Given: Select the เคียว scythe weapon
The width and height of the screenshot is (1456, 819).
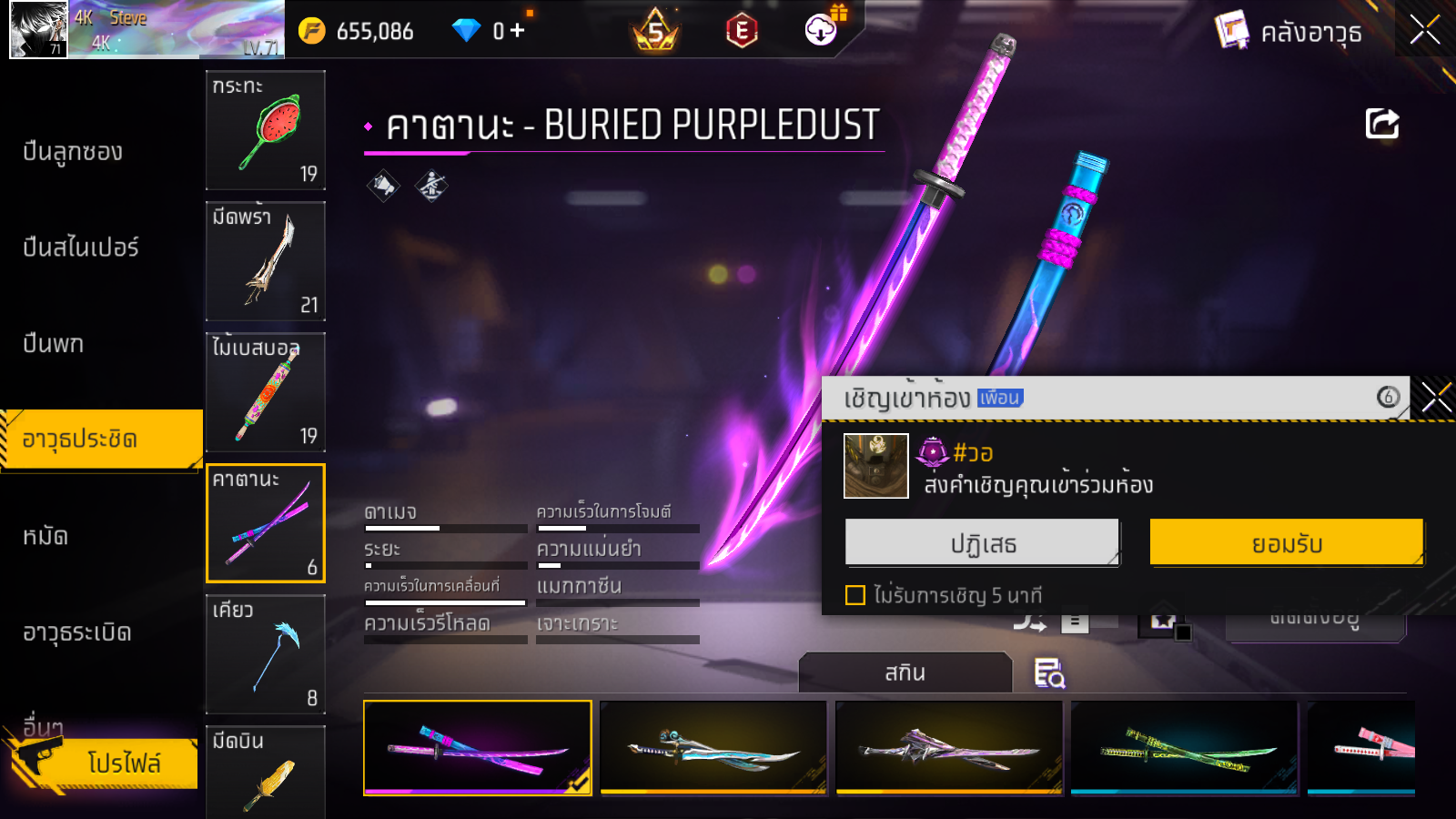Looking at the screenshot, I should (x=266, y=654).
